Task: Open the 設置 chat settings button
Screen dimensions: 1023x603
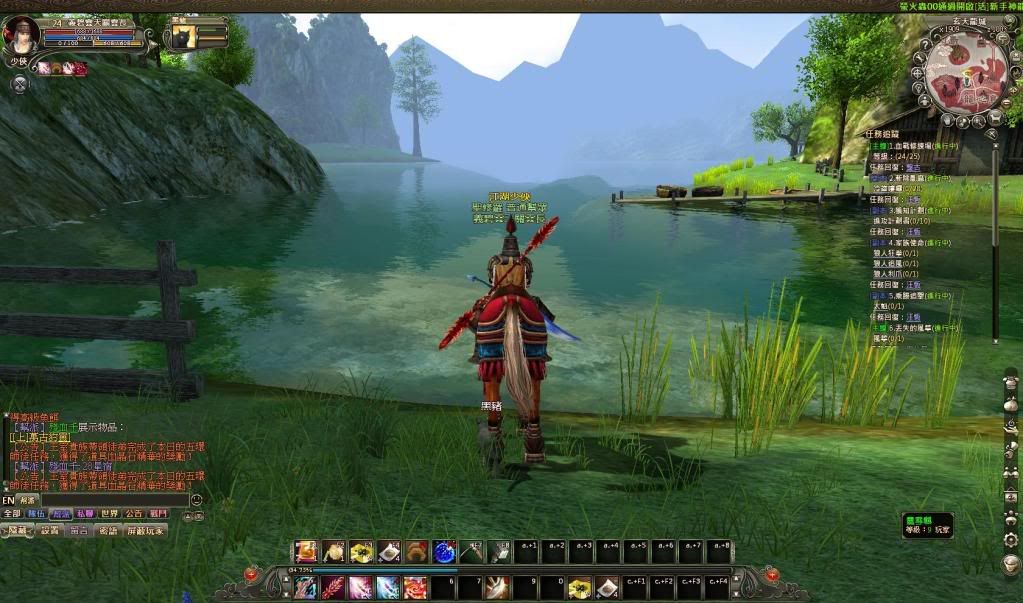Action: (x=50, y=530)
